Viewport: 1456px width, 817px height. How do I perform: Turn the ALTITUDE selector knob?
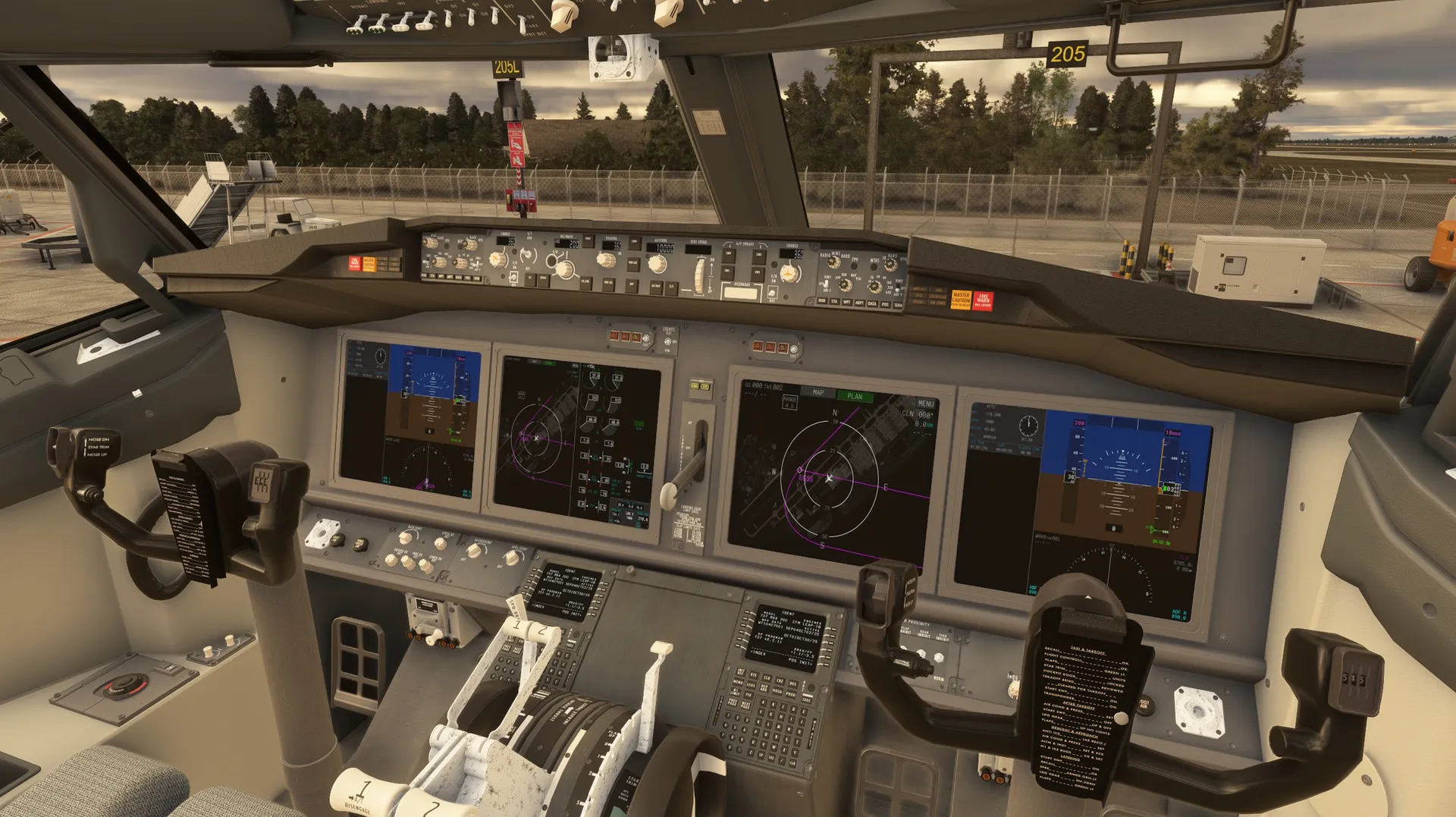(657, 264)
